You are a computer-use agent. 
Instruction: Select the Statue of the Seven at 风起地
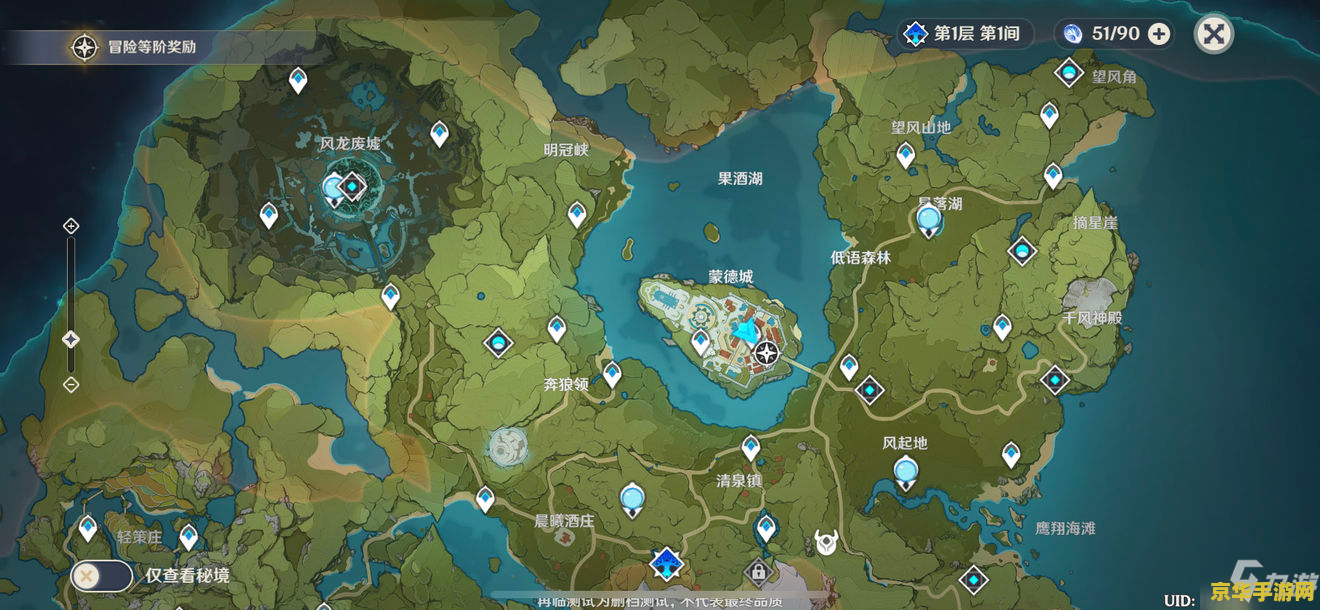click(x=906, y=470)
